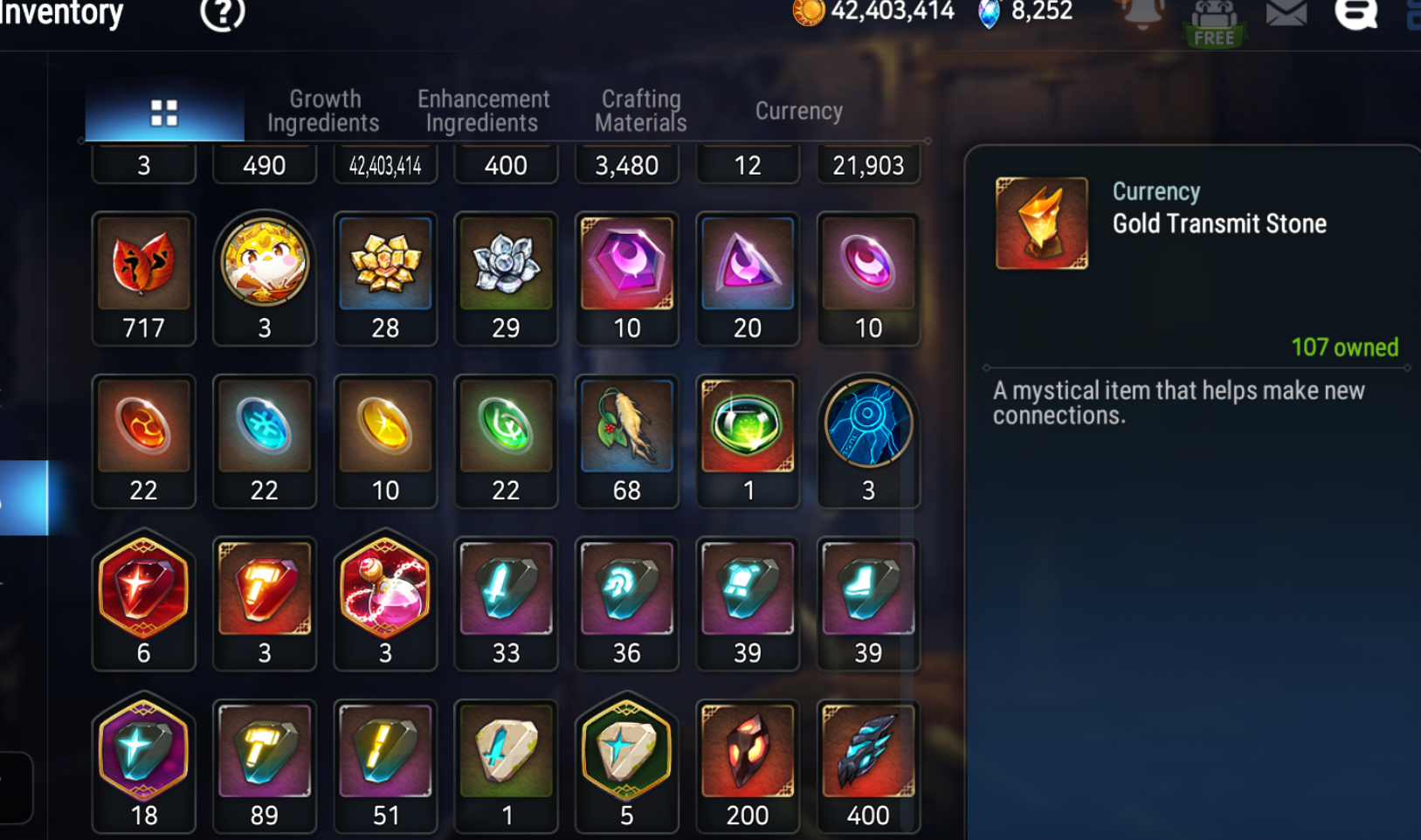Open the Enhancement Ingredients tab
Viewport: 1421px width, 840px height.
point(483,111)
